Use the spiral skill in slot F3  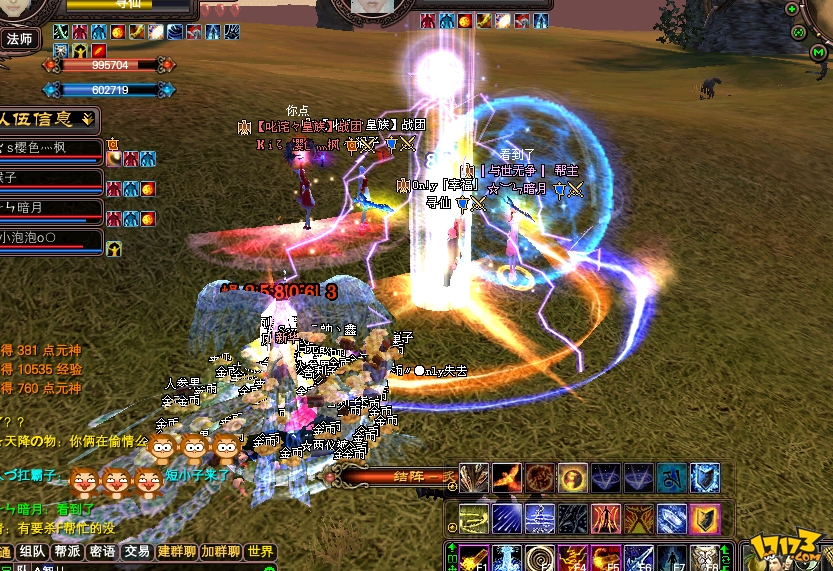point(540,558)
